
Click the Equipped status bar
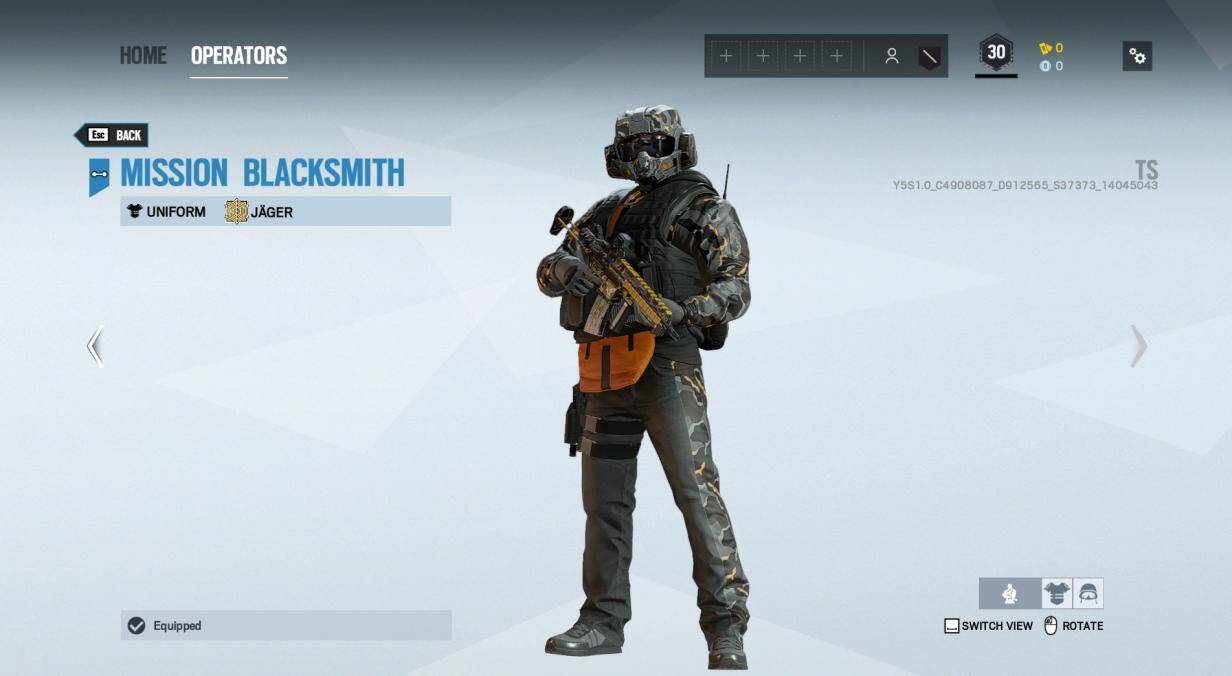pyautogui.click(x=286, y=625)
